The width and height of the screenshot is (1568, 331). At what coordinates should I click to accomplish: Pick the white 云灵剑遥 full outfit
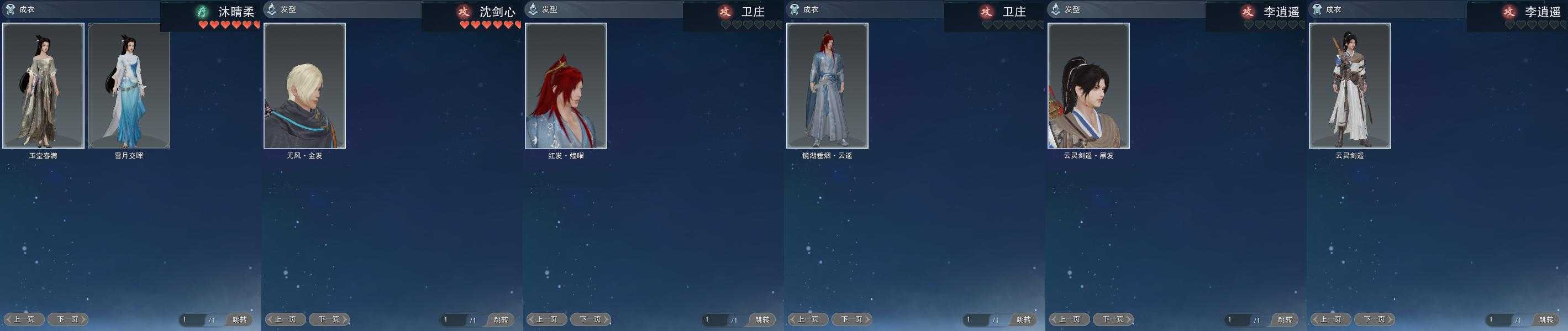[x=1349, y=86]
